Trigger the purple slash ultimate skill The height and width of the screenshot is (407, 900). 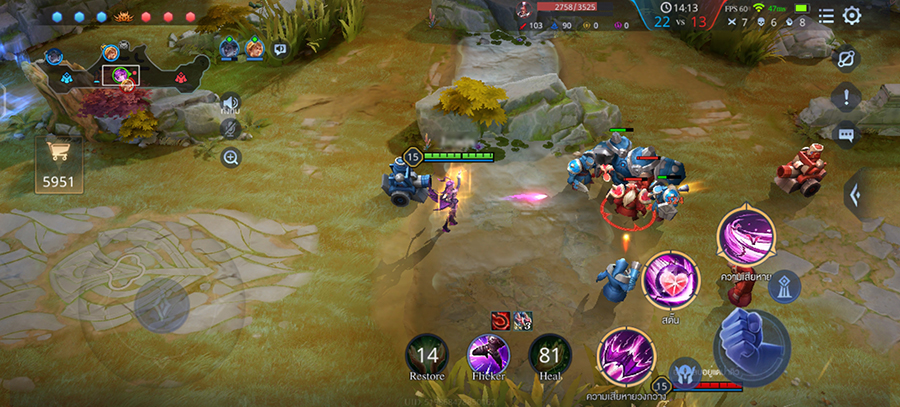coord(747,237)
